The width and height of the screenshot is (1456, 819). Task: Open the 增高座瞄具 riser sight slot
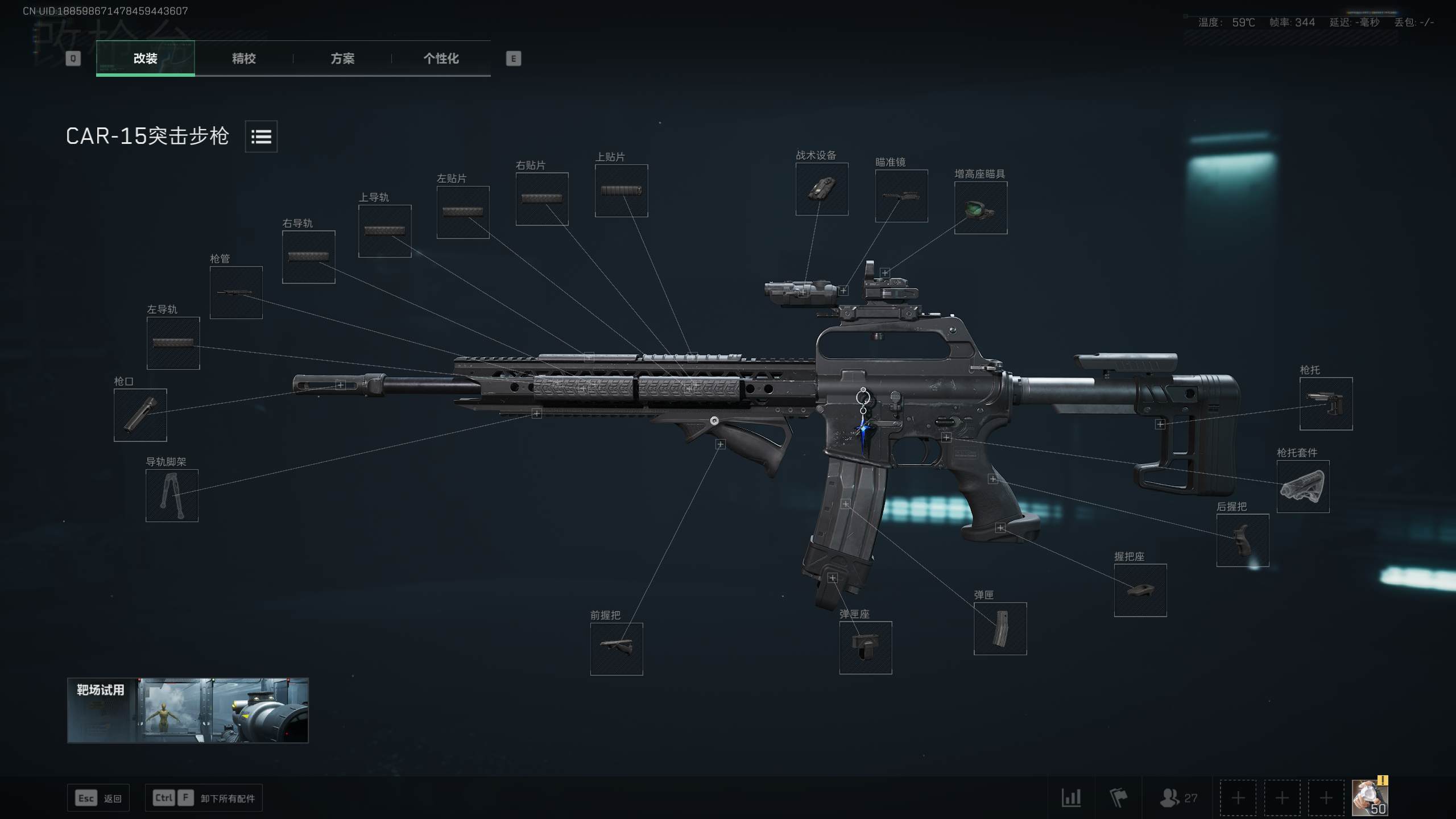coord(981,208)
